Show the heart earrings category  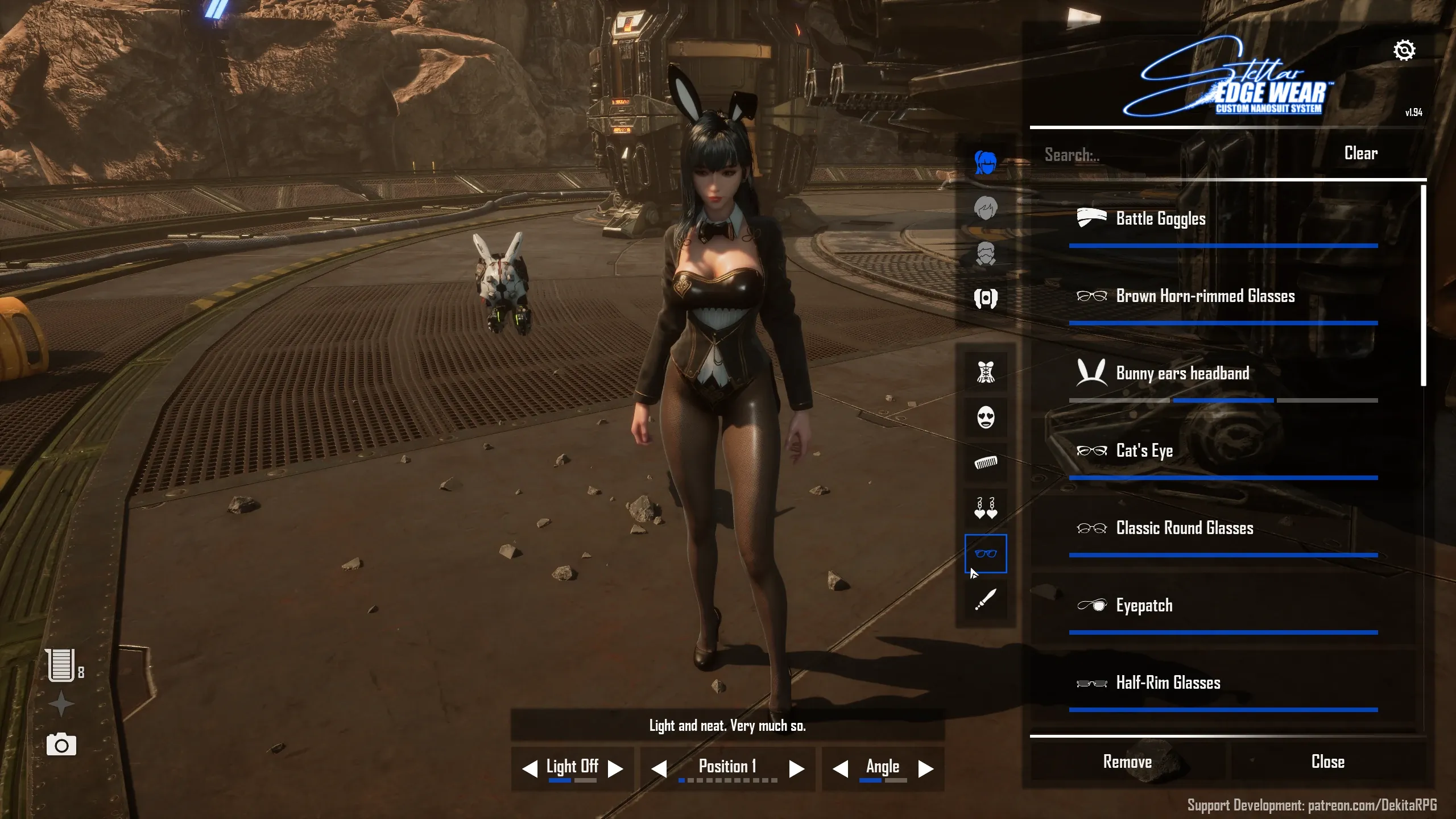pyautogui.click(x=986, y=508)
